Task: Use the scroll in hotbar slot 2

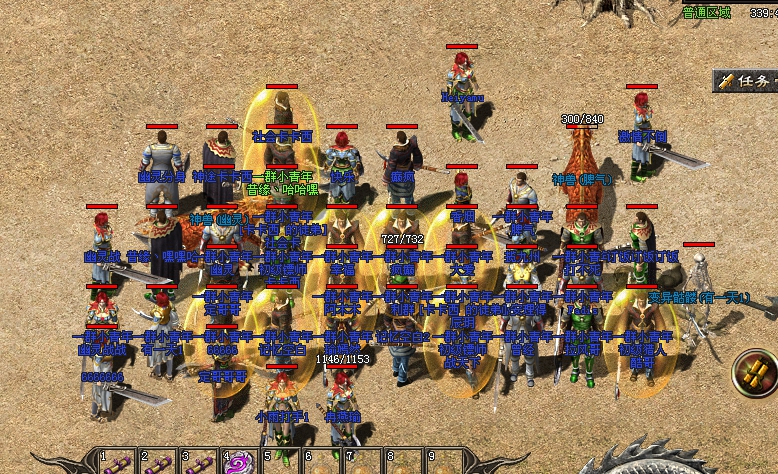Action: pos(158,464)
